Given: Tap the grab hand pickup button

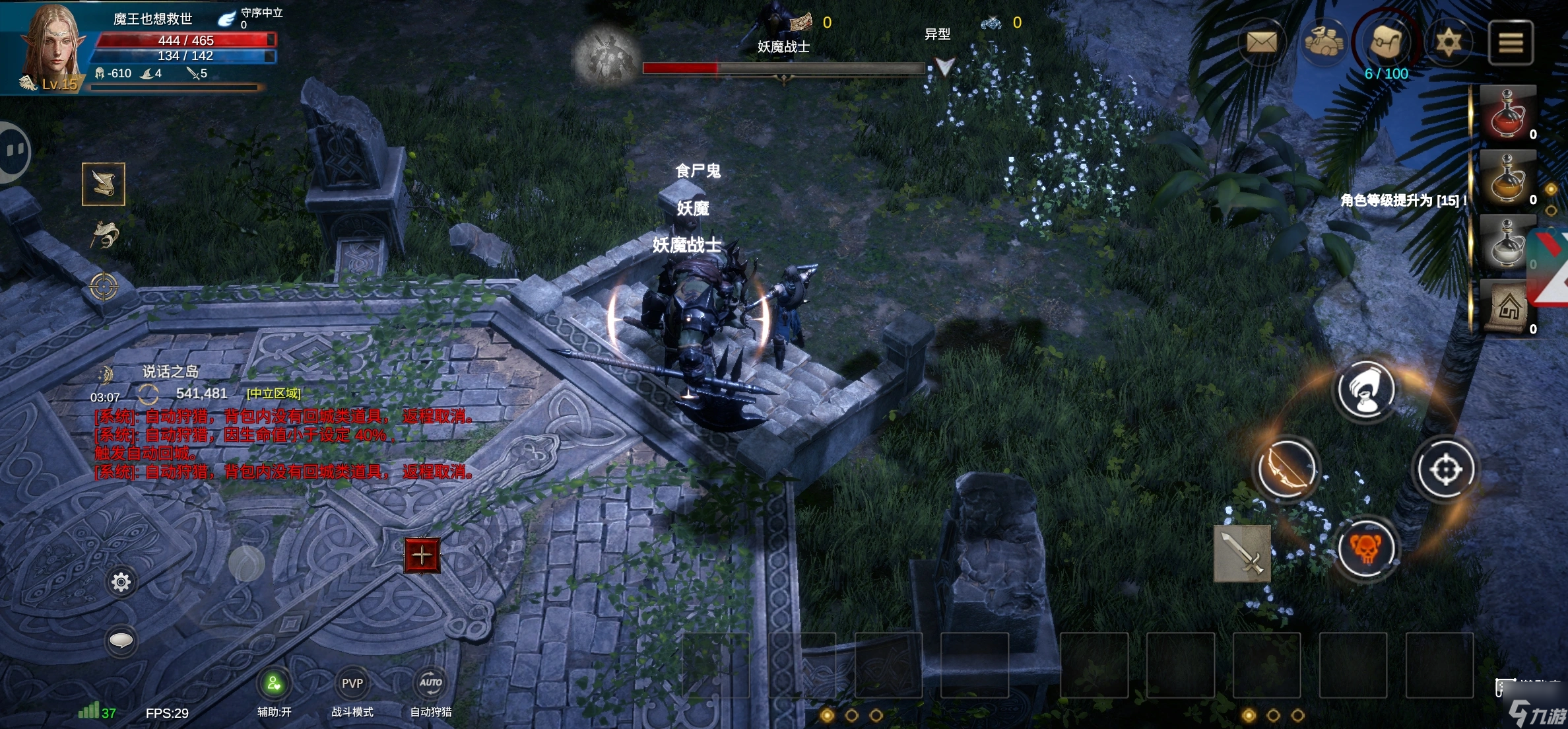Looking at the screenshot, I should [x=1365, y=390].
